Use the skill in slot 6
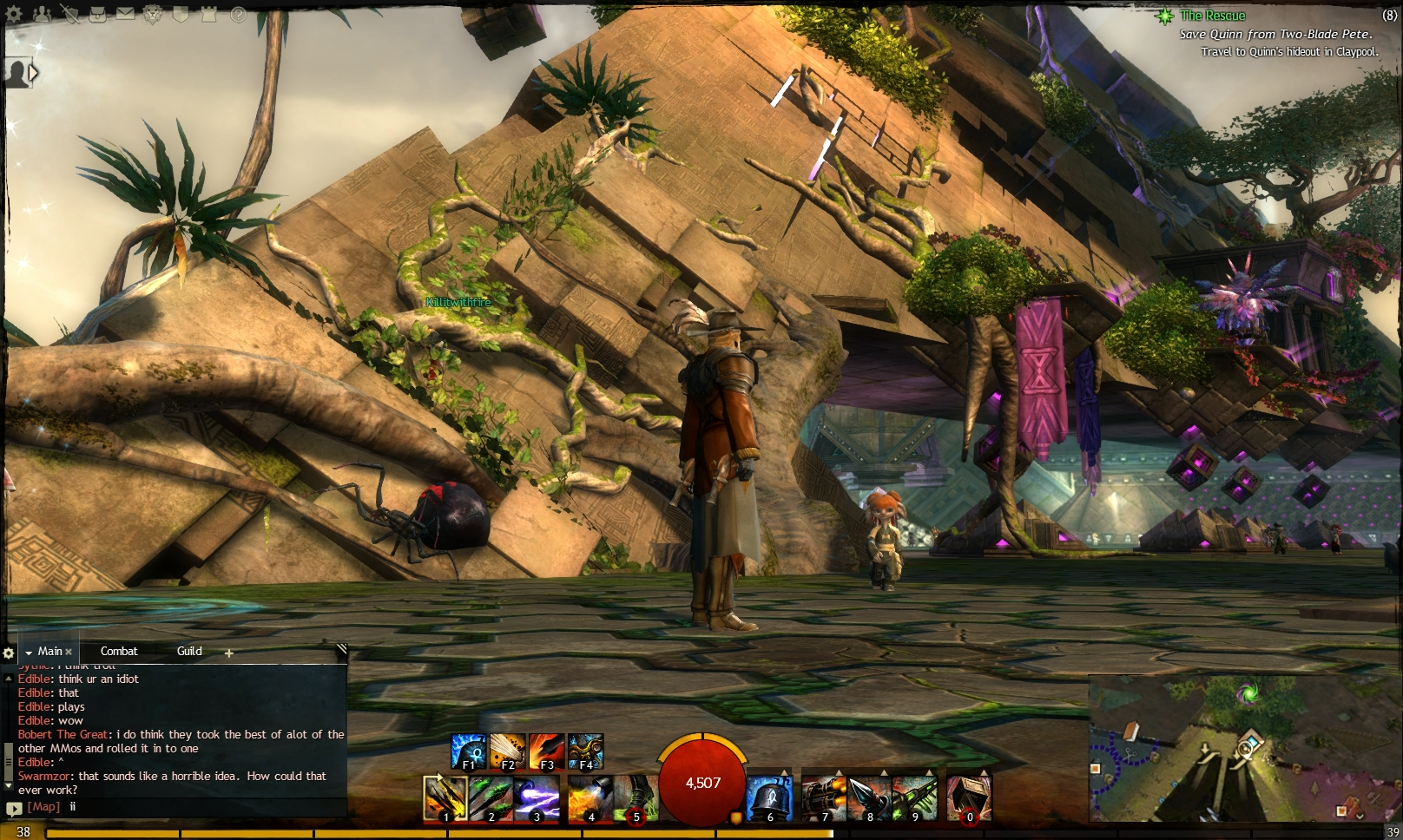The height and width of the screenshot is (840, 1403). click(x=771, y=797)
